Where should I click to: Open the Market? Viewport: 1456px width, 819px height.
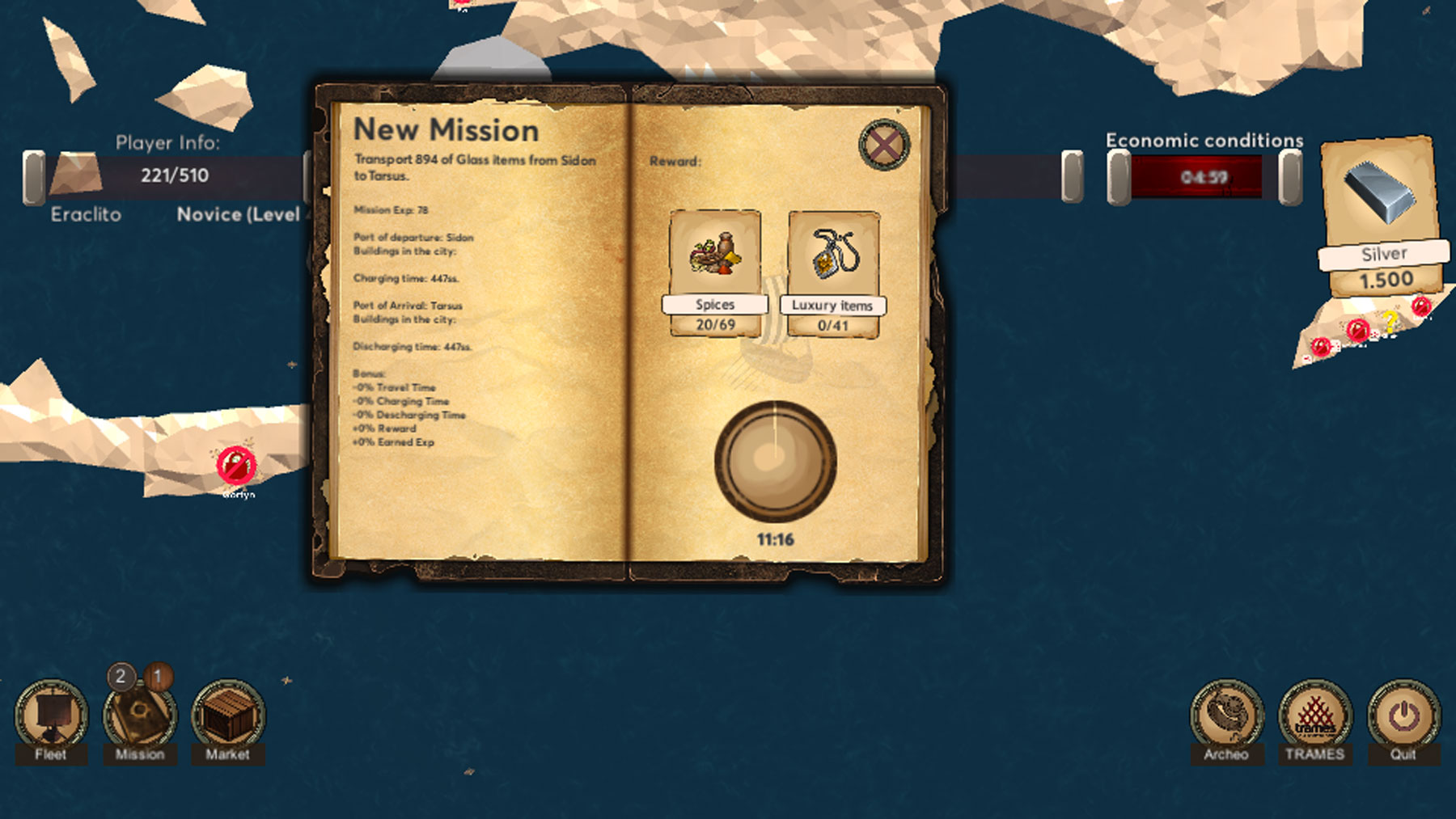[x=228, y=716]
